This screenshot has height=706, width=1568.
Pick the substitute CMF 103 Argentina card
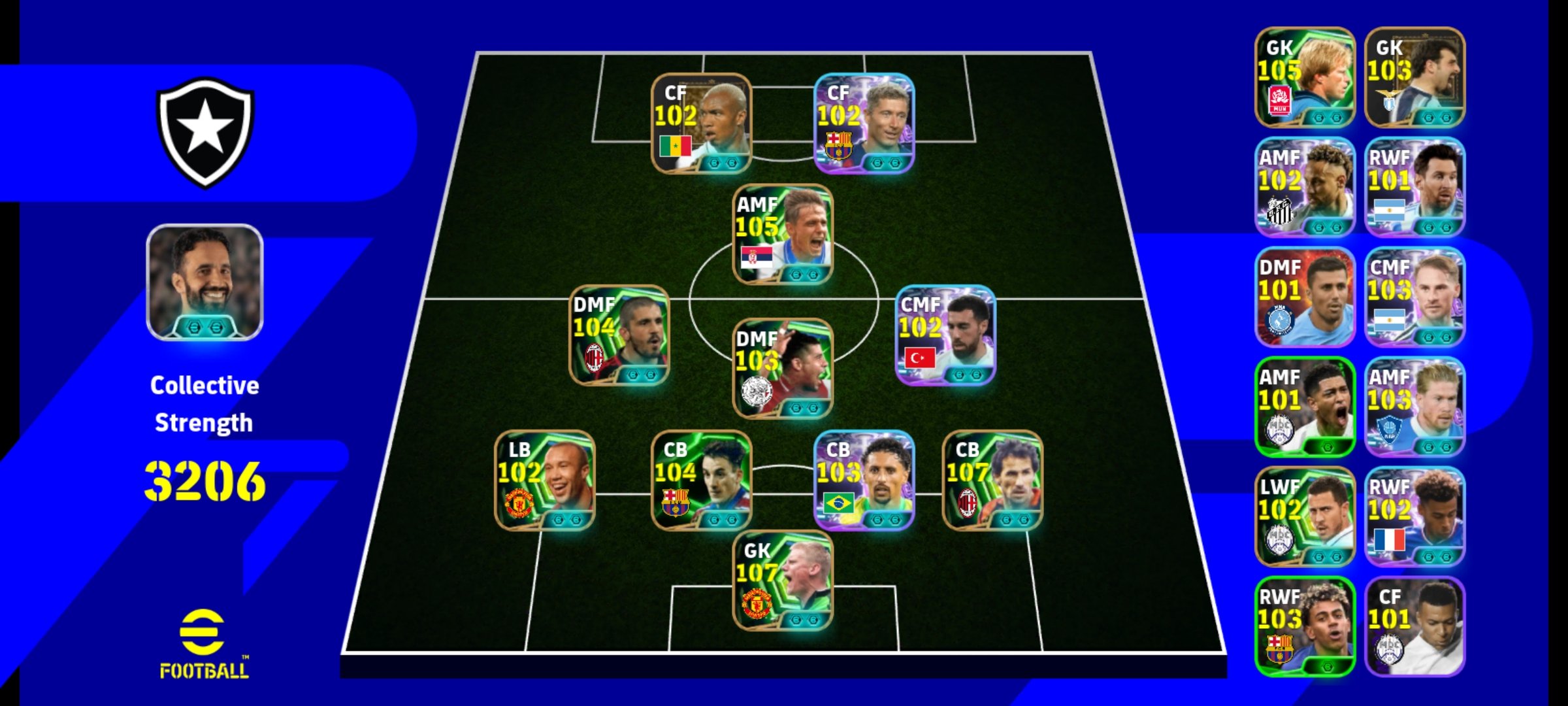pos(1414,297)
